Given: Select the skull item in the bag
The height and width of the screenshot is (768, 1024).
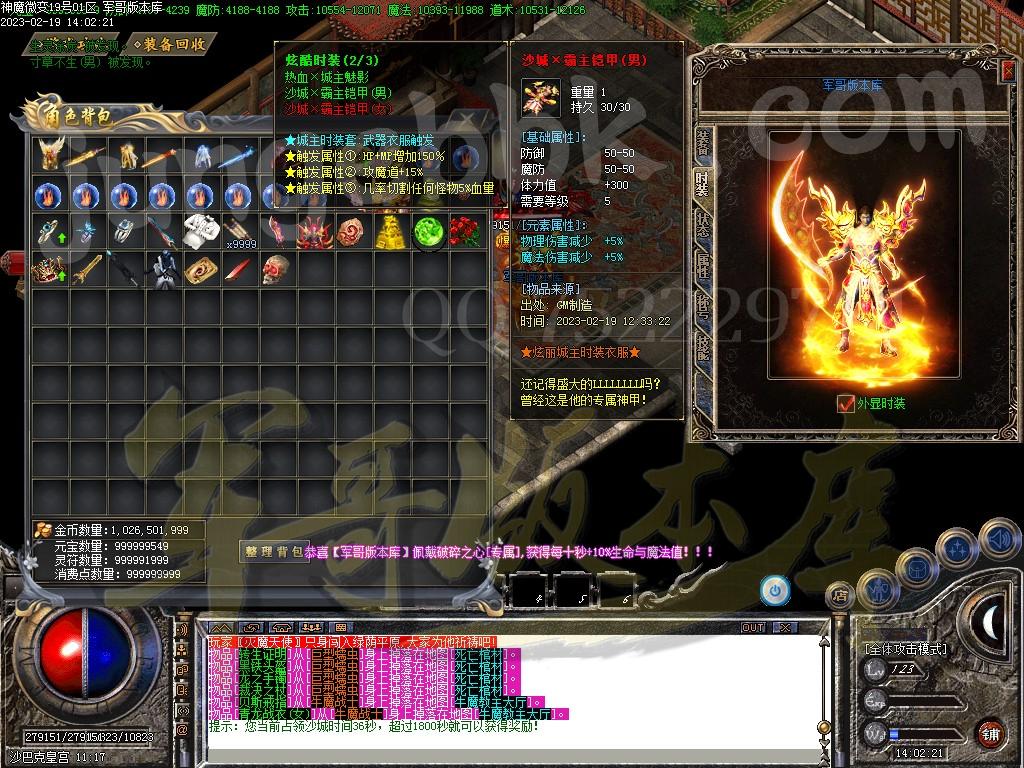Looking at the screenshot, I should 275,269.
